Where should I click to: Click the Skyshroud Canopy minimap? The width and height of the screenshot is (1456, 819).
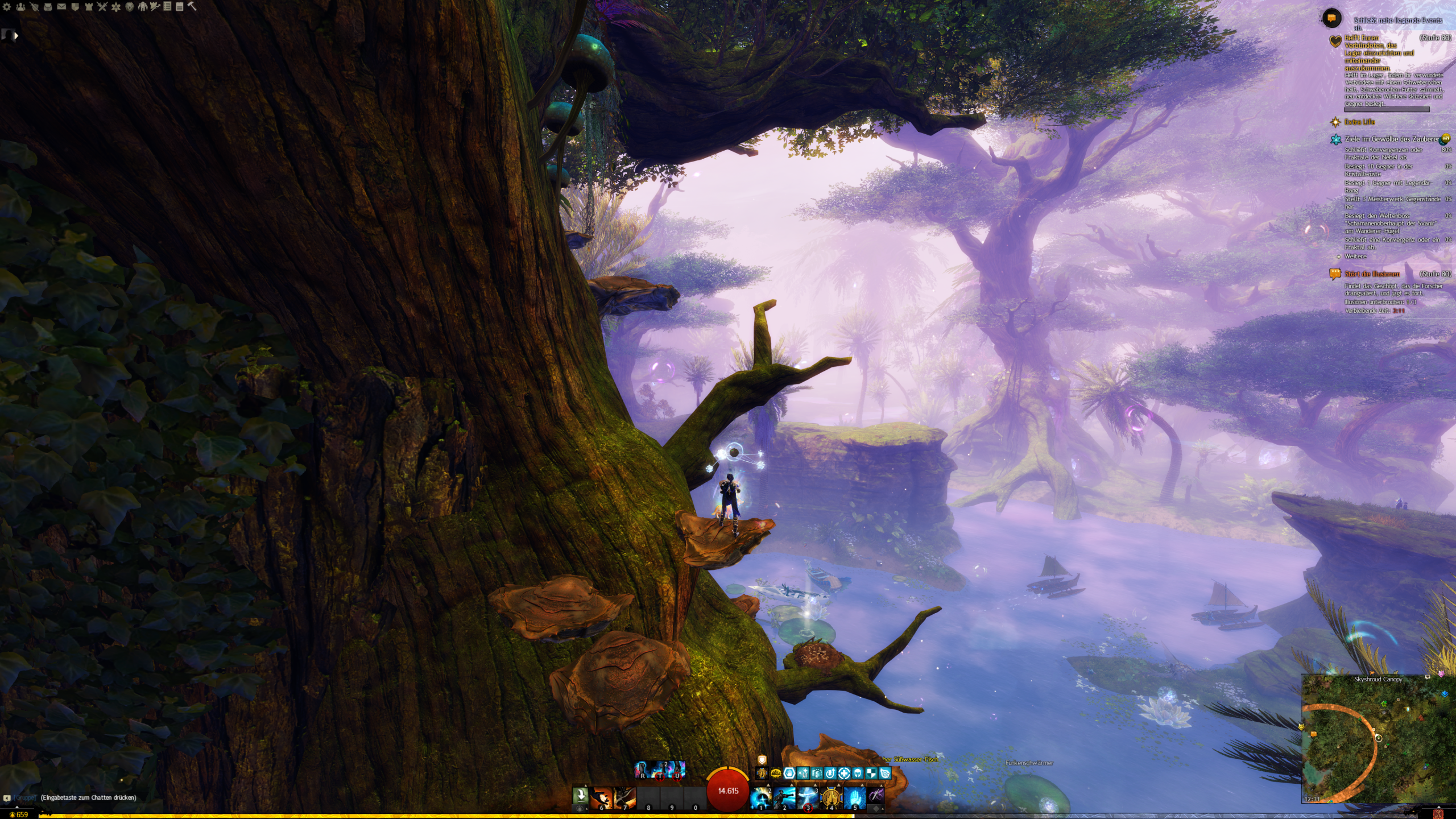pyautogui.click(x=1378, y=739)
